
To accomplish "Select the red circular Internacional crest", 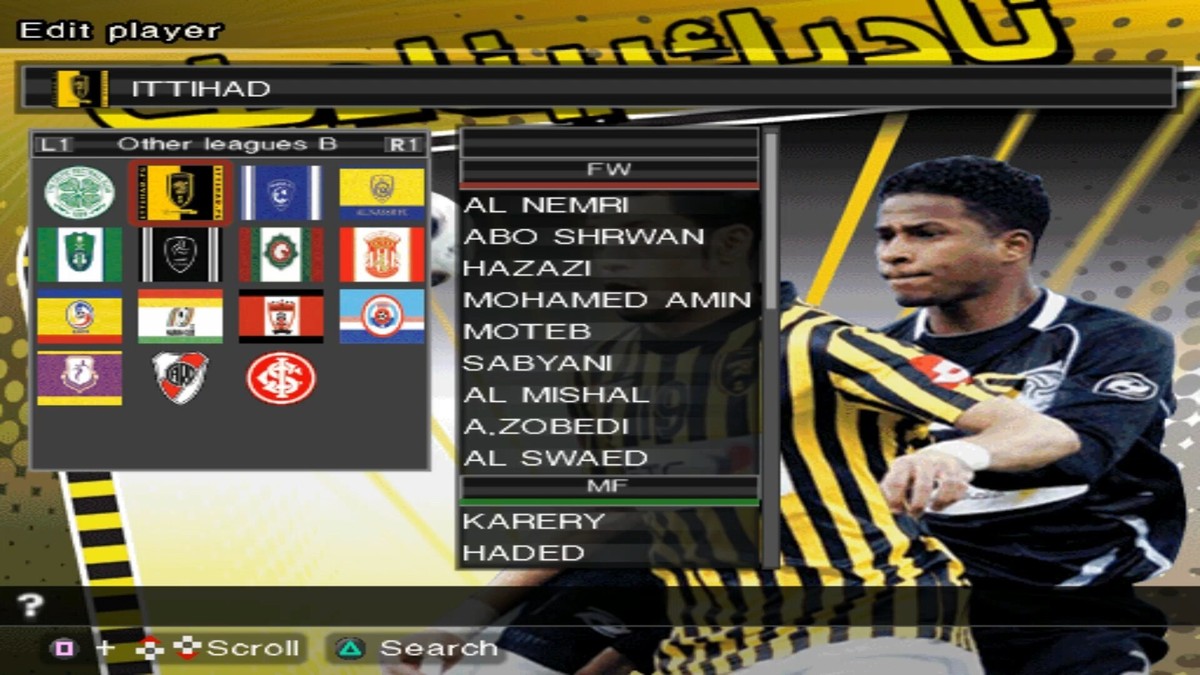I will click(x=281, y=378).
